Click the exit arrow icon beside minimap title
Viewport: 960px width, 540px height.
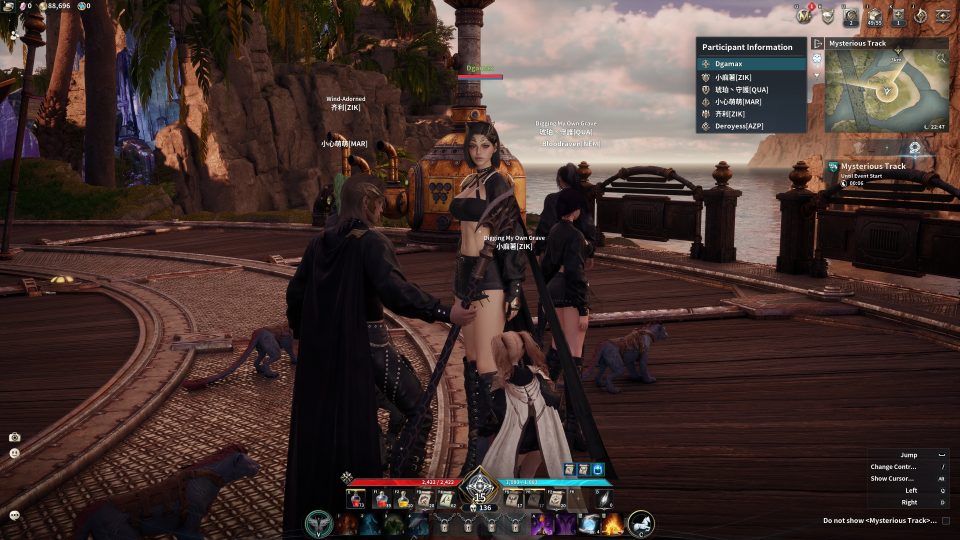point(817,44)
